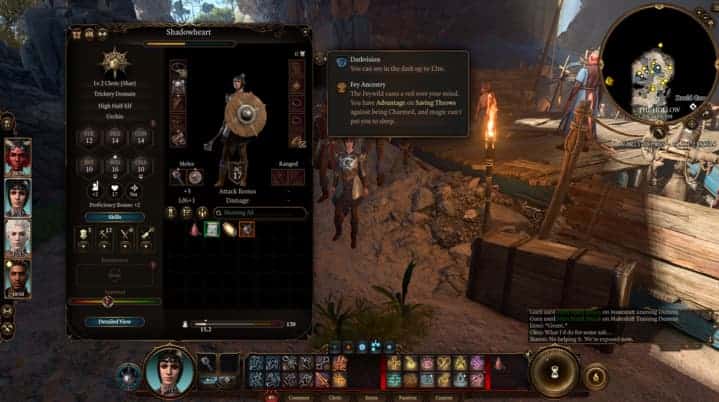Choose the white-haired party member portrait
This screenshot has width=719, height=402.
pyautogui.click(x=17, y=236)
